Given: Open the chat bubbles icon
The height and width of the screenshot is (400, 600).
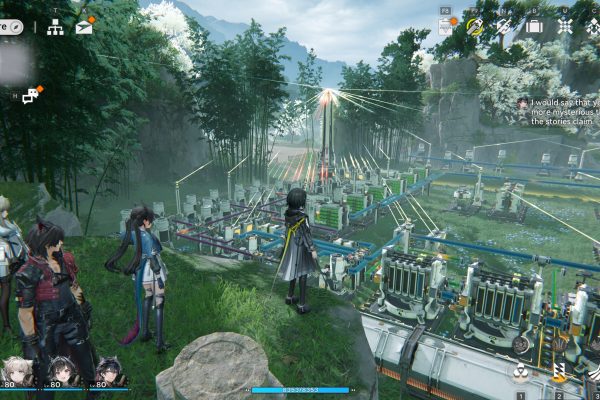Looking at the screenshot, I should coord(31,95).
